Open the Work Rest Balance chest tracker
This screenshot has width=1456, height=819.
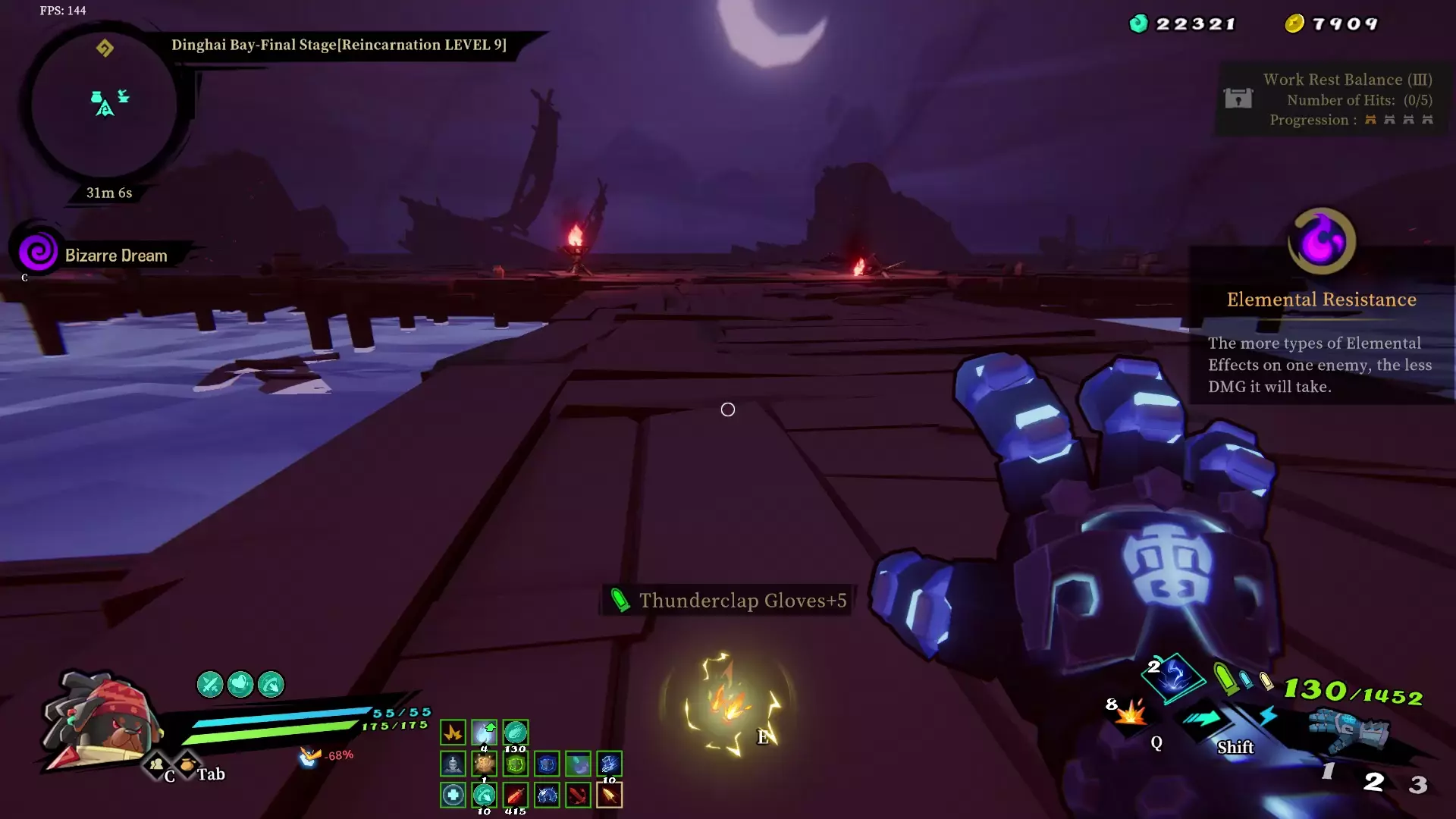click(x=1238, y=99)
